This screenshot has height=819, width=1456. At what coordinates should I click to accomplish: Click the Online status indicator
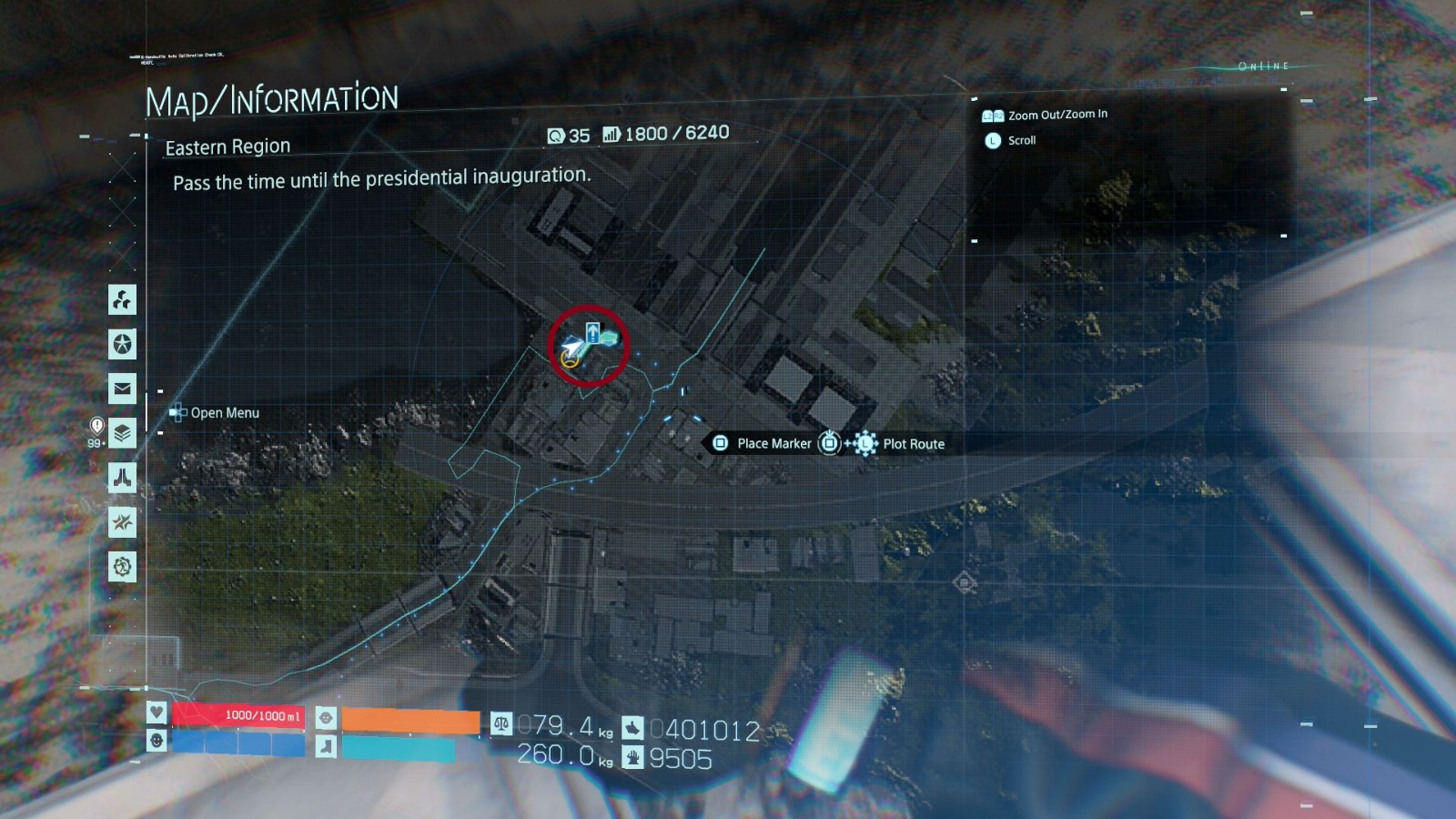1262,66
